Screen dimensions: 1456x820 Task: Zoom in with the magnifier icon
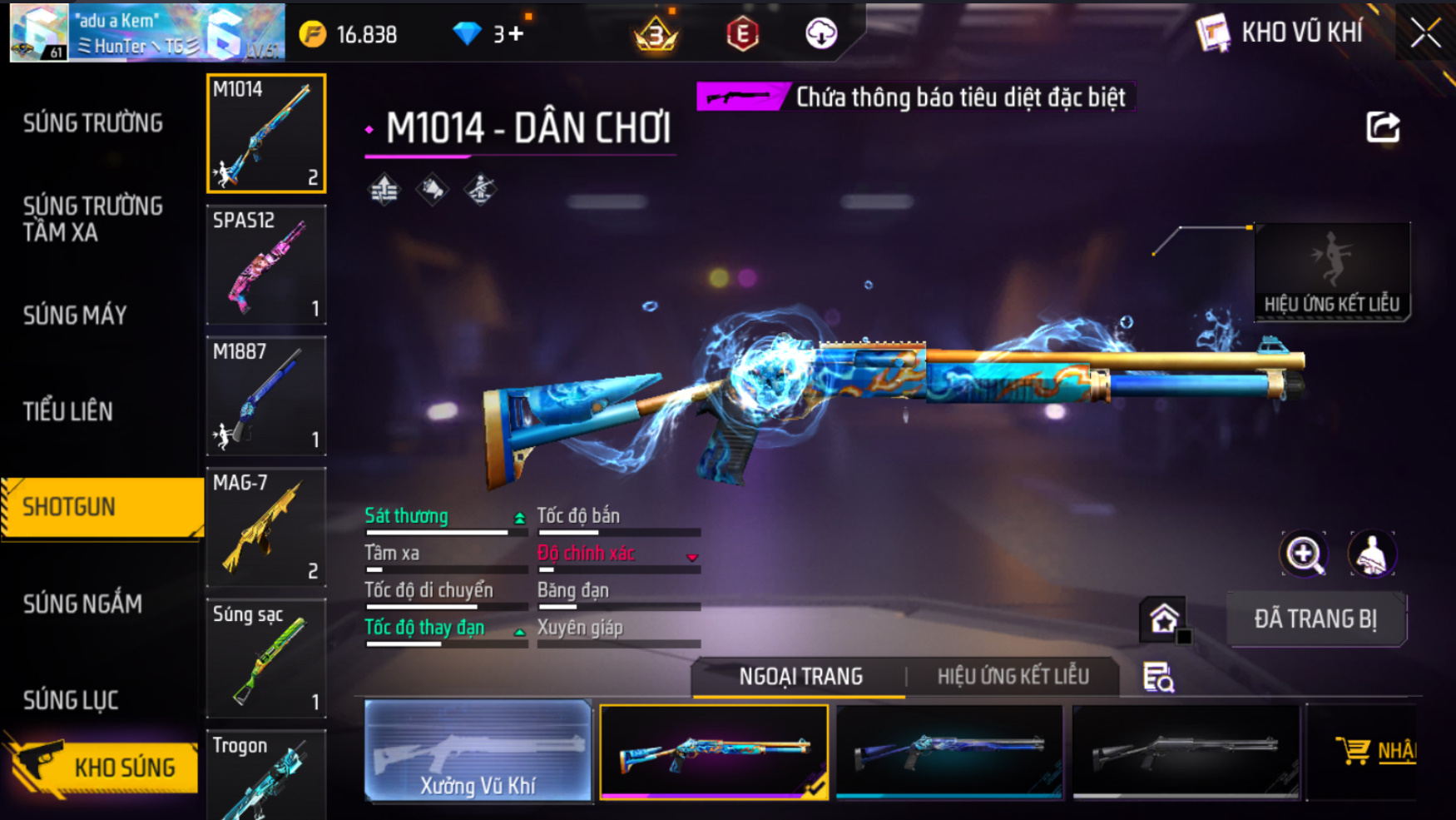click(x=1304, y=554)
